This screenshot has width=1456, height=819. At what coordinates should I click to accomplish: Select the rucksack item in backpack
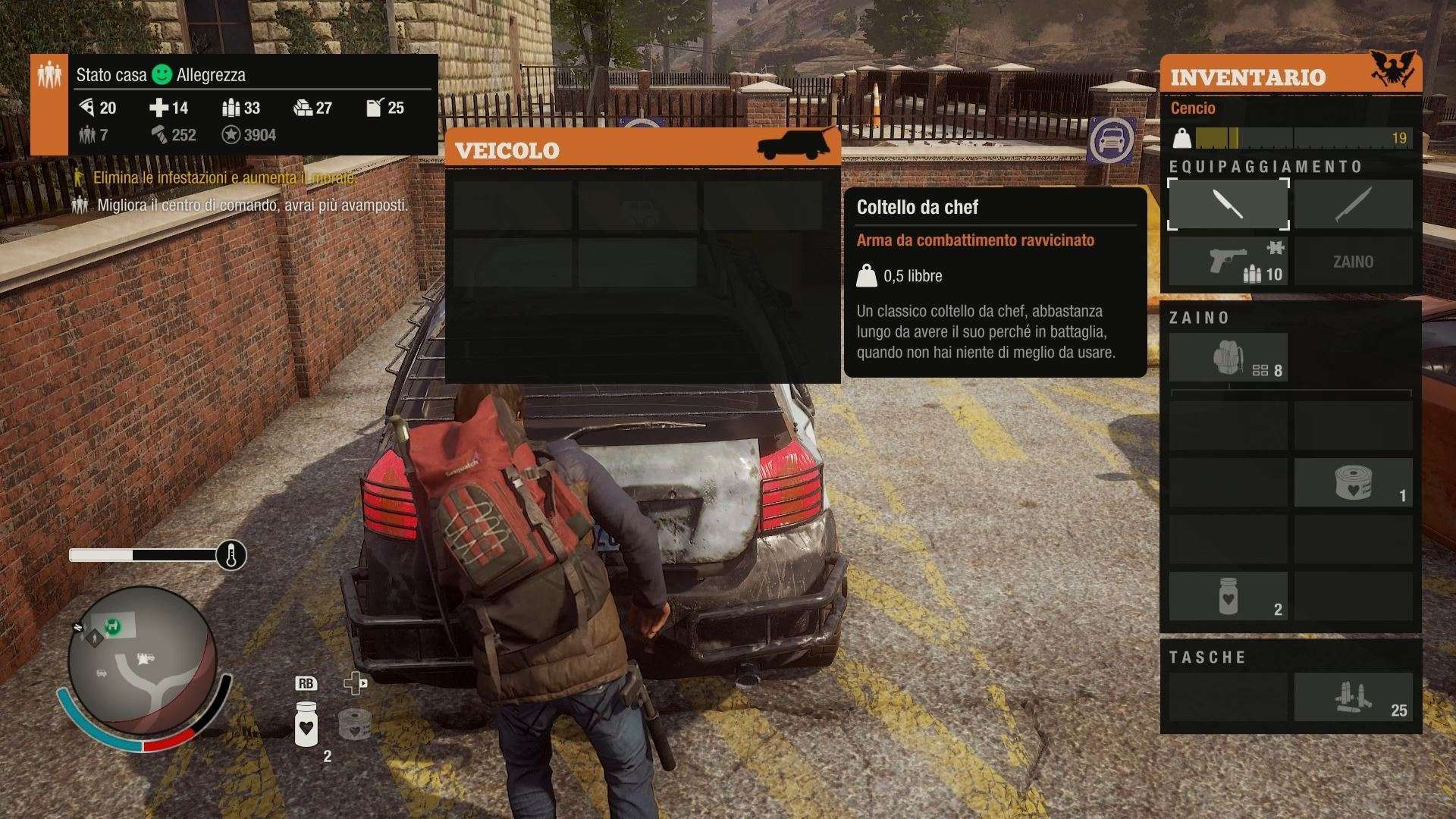click(x=1228, y=358)
